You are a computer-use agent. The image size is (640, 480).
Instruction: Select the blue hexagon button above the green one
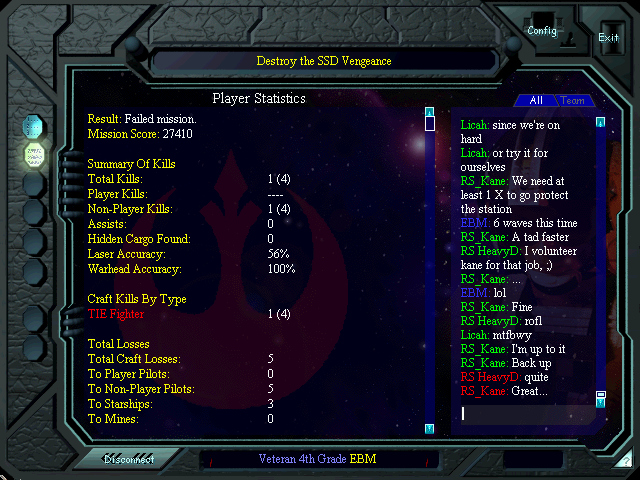tap(33, 125)
